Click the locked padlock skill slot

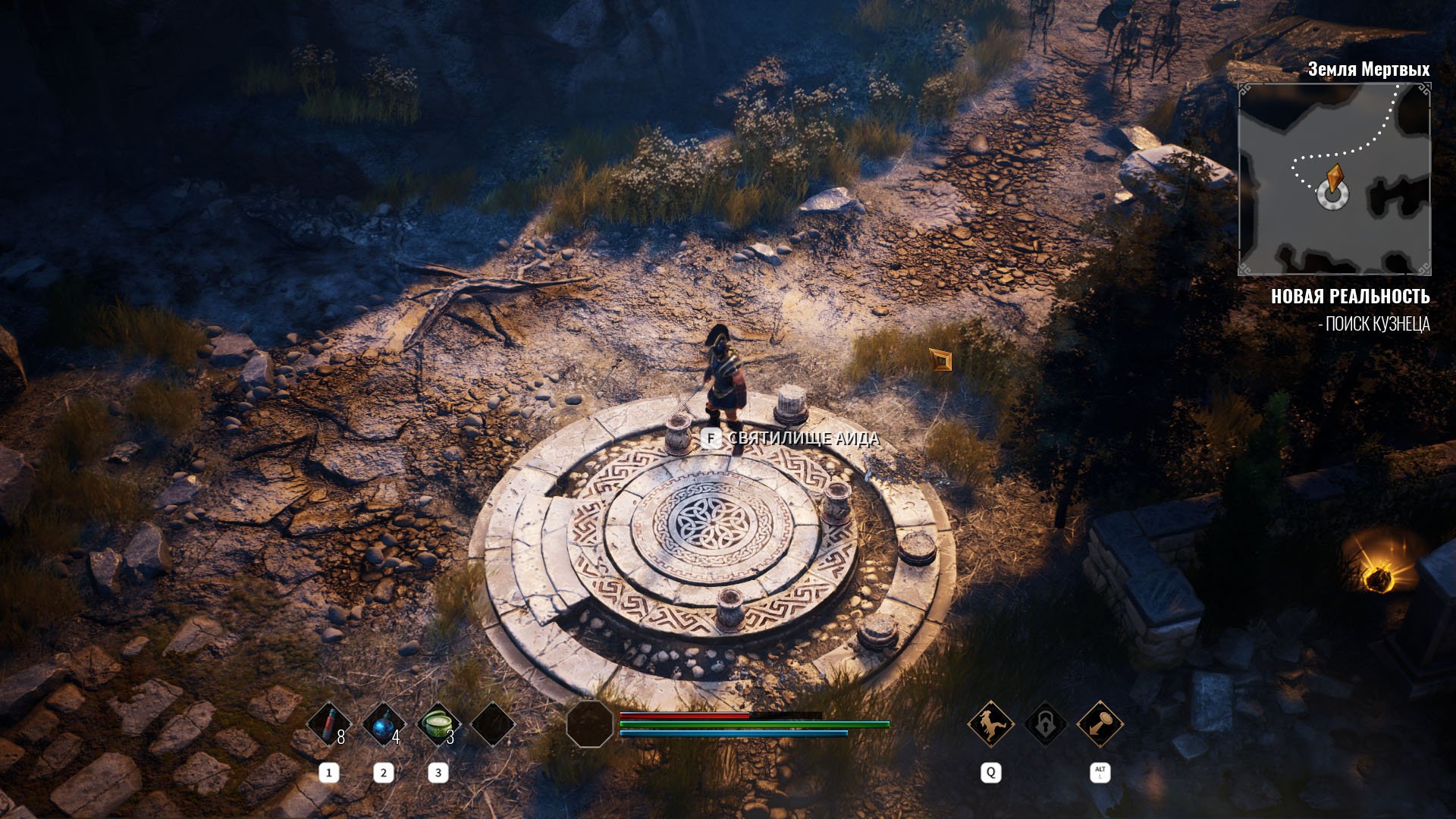point(1045,724)
